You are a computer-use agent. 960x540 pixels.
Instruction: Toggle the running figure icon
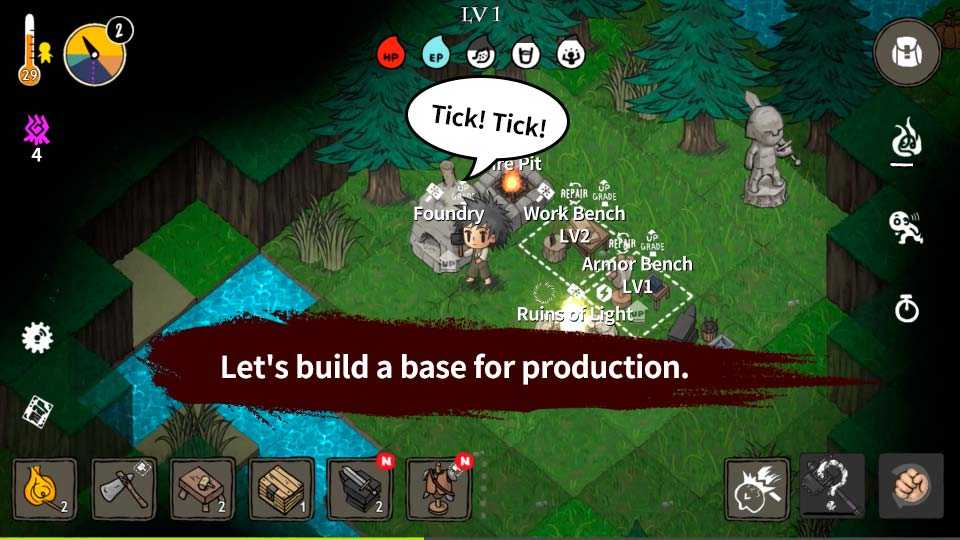click(x=906, y=227)
